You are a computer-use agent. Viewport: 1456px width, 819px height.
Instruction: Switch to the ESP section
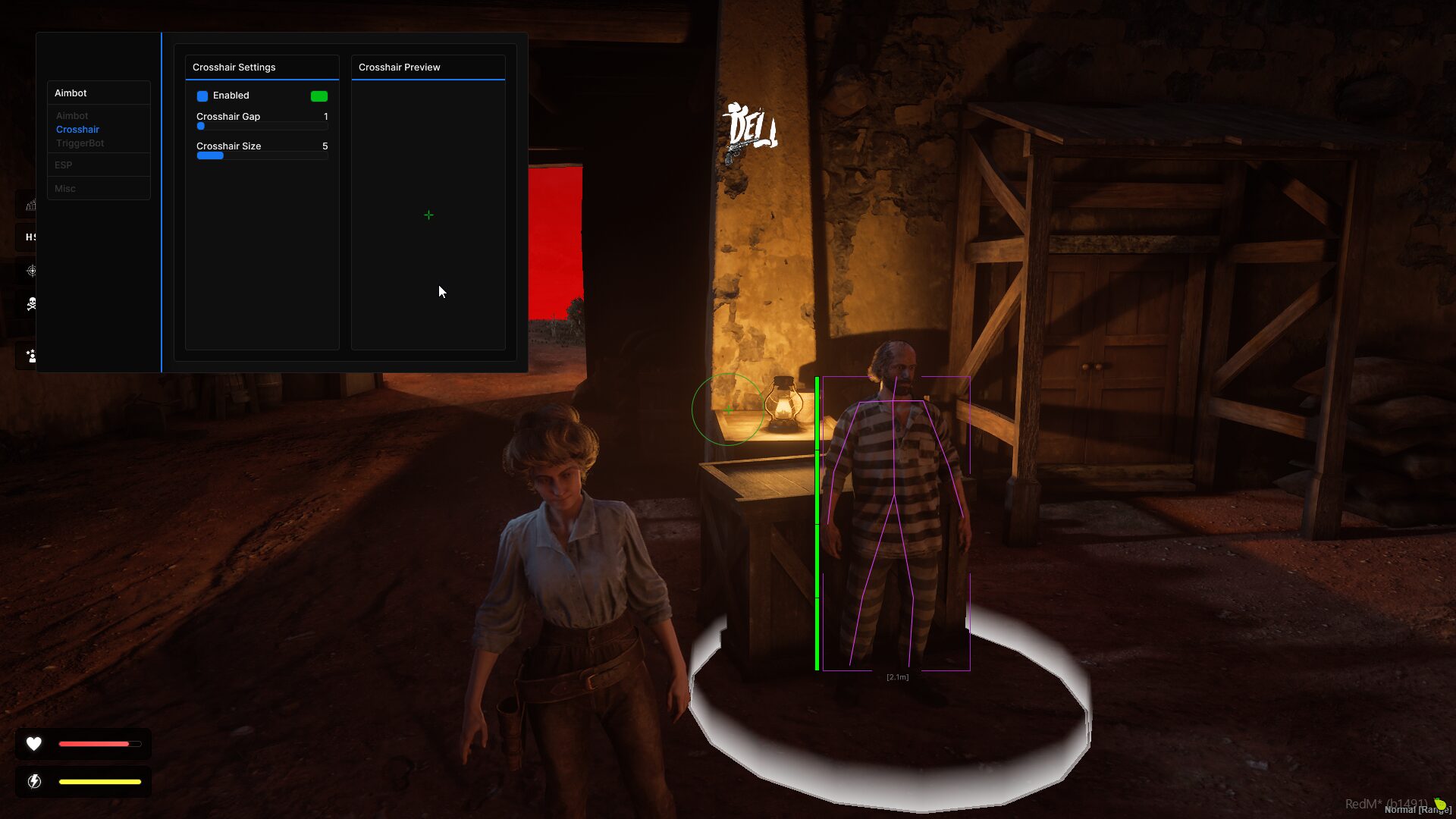[64, 165]
